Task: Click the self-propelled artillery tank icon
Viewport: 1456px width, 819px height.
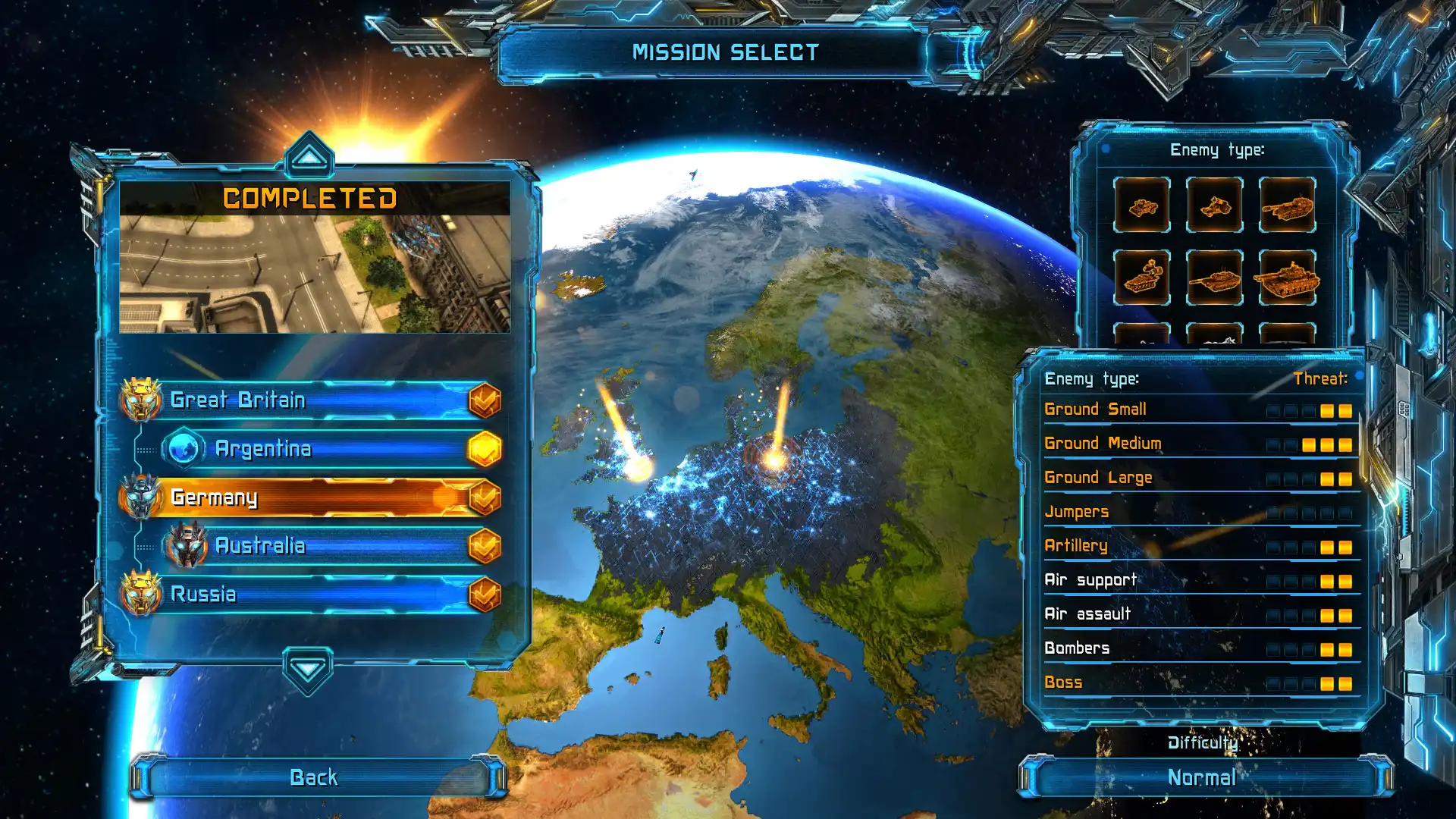Action: click(1289, 207)
